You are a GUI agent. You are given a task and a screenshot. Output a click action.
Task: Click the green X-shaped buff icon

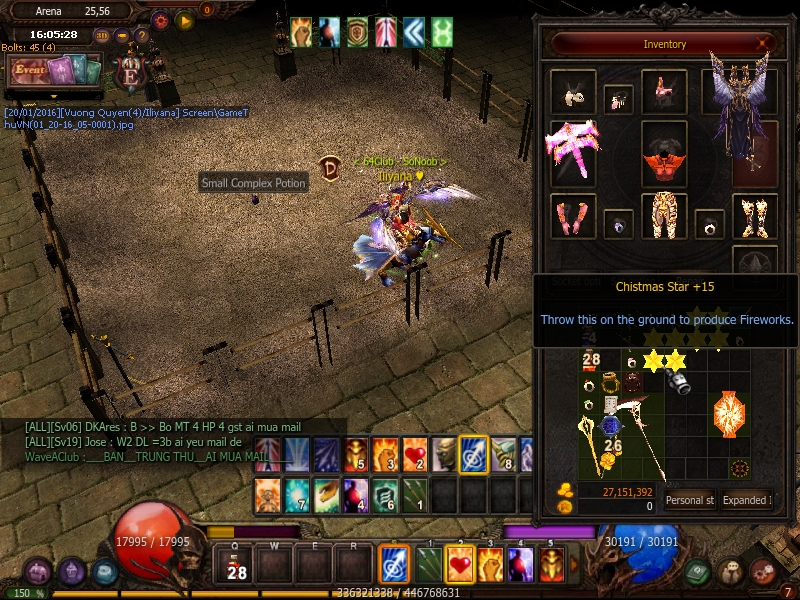441,32
